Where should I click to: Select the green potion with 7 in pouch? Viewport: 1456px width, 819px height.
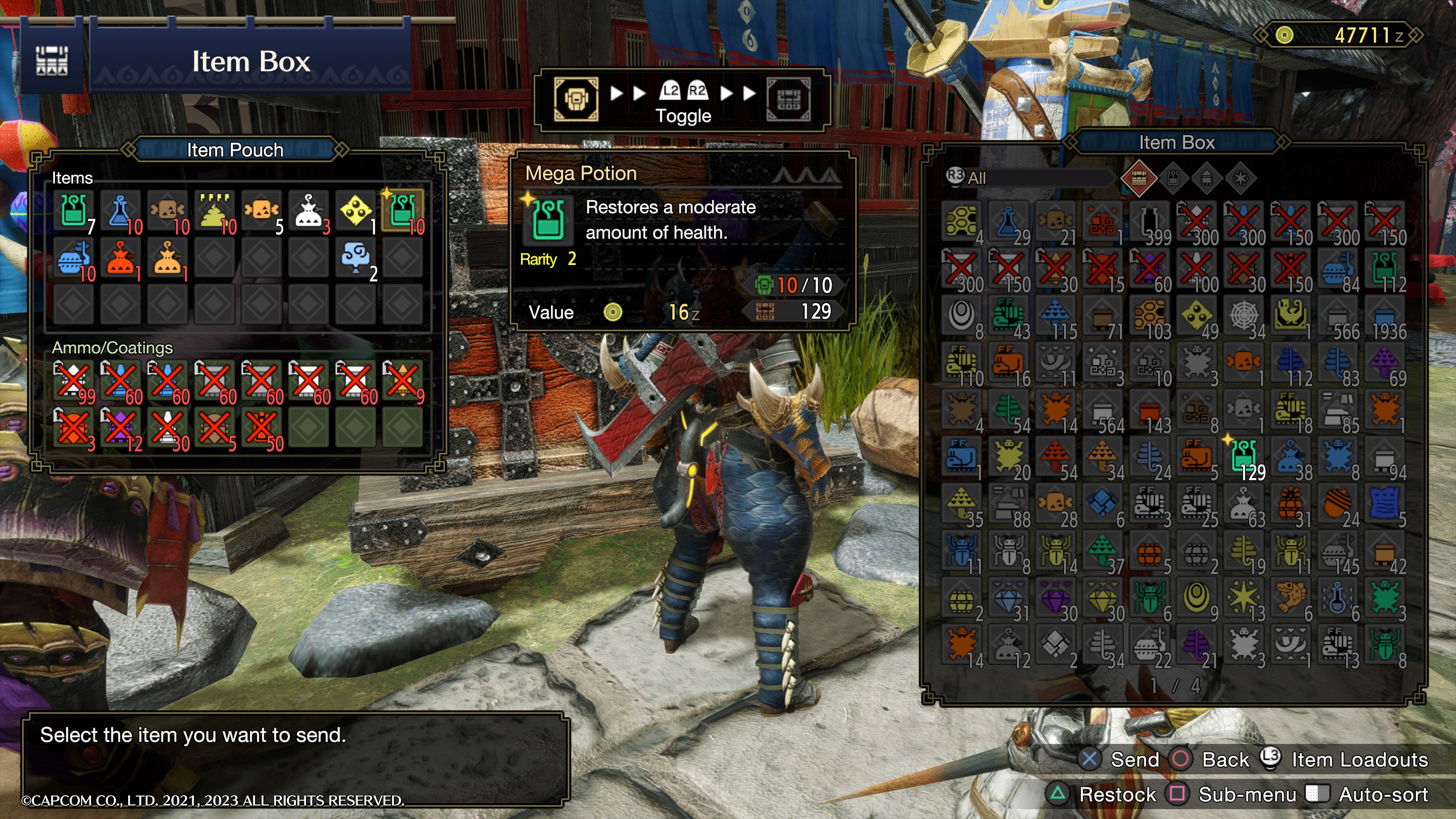pos(74,212)
